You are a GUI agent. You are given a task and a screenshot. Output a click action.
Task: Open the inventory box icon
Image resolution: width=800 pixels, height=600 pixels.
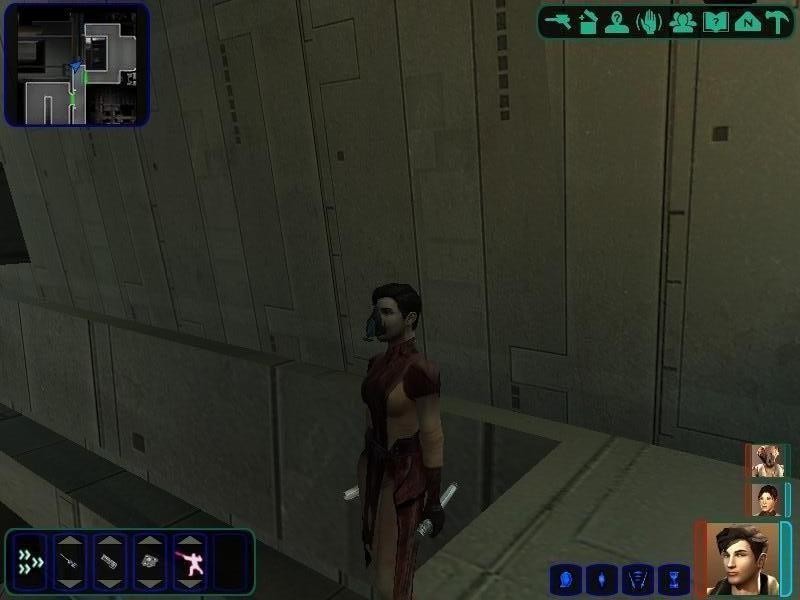click(x=588, y=22)
